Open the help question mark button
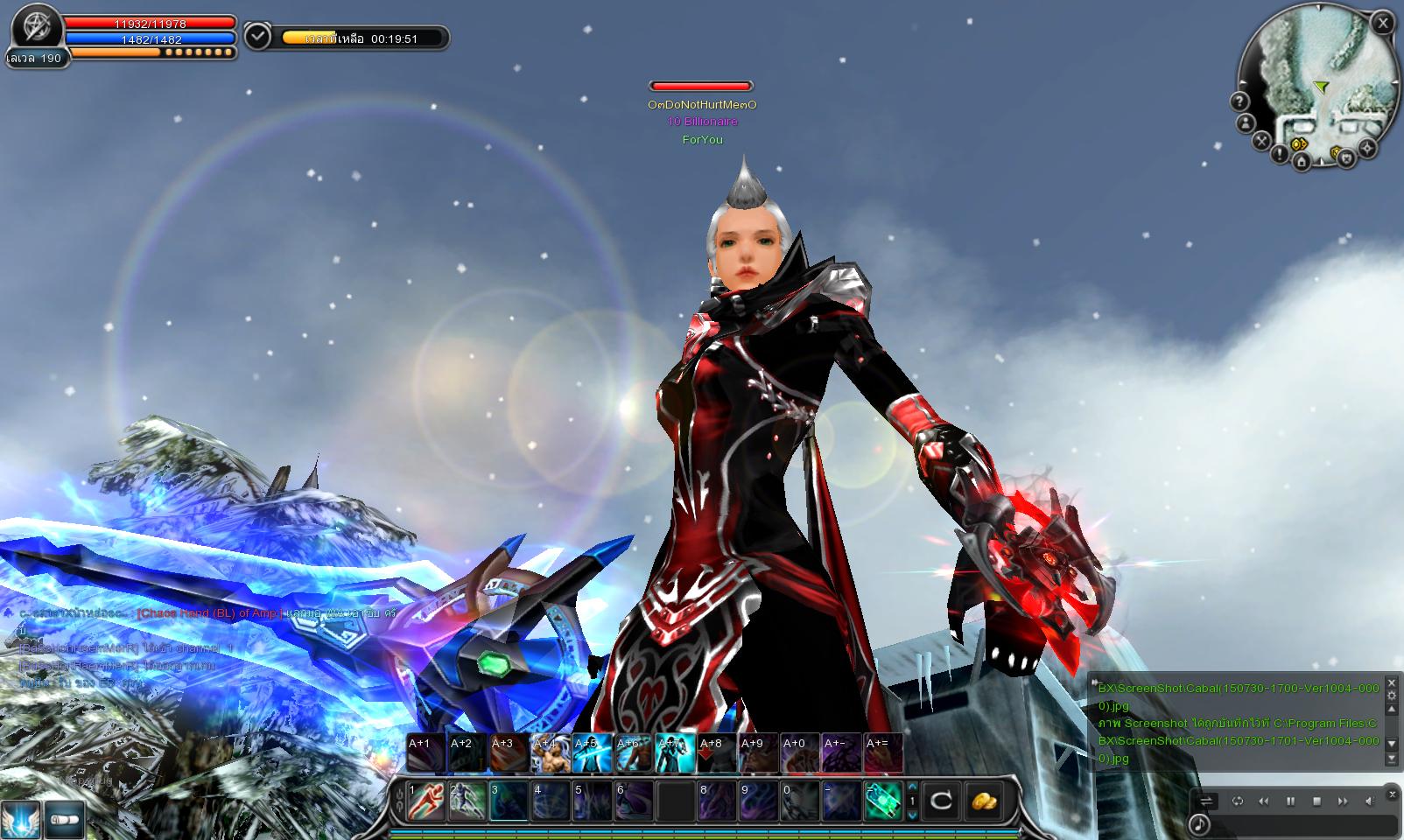The height and width of the screenshot is (840, 1404). pos(1239,101)
